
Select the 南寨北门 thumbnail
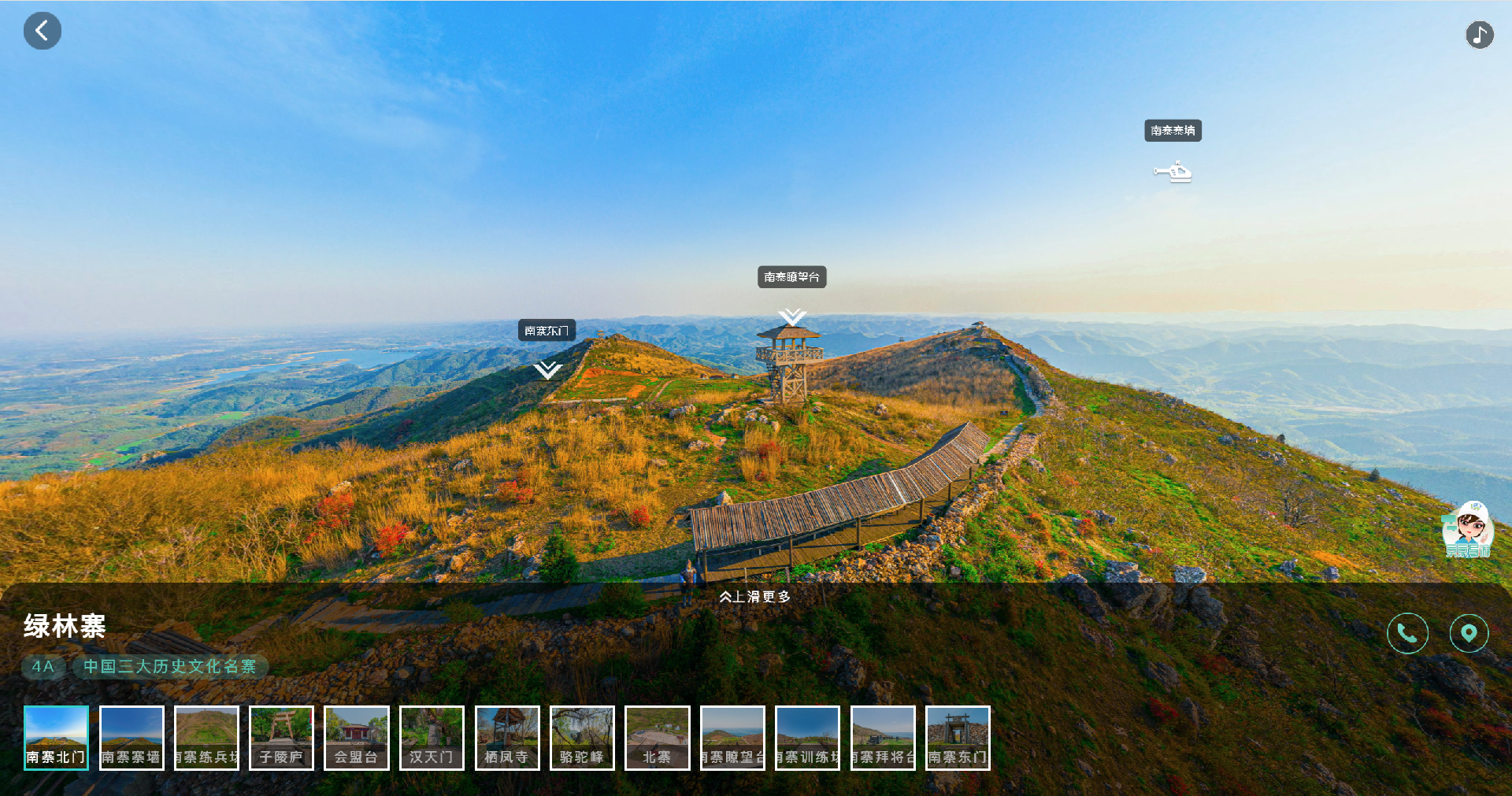pyautogui.click(x=56, y=738)
